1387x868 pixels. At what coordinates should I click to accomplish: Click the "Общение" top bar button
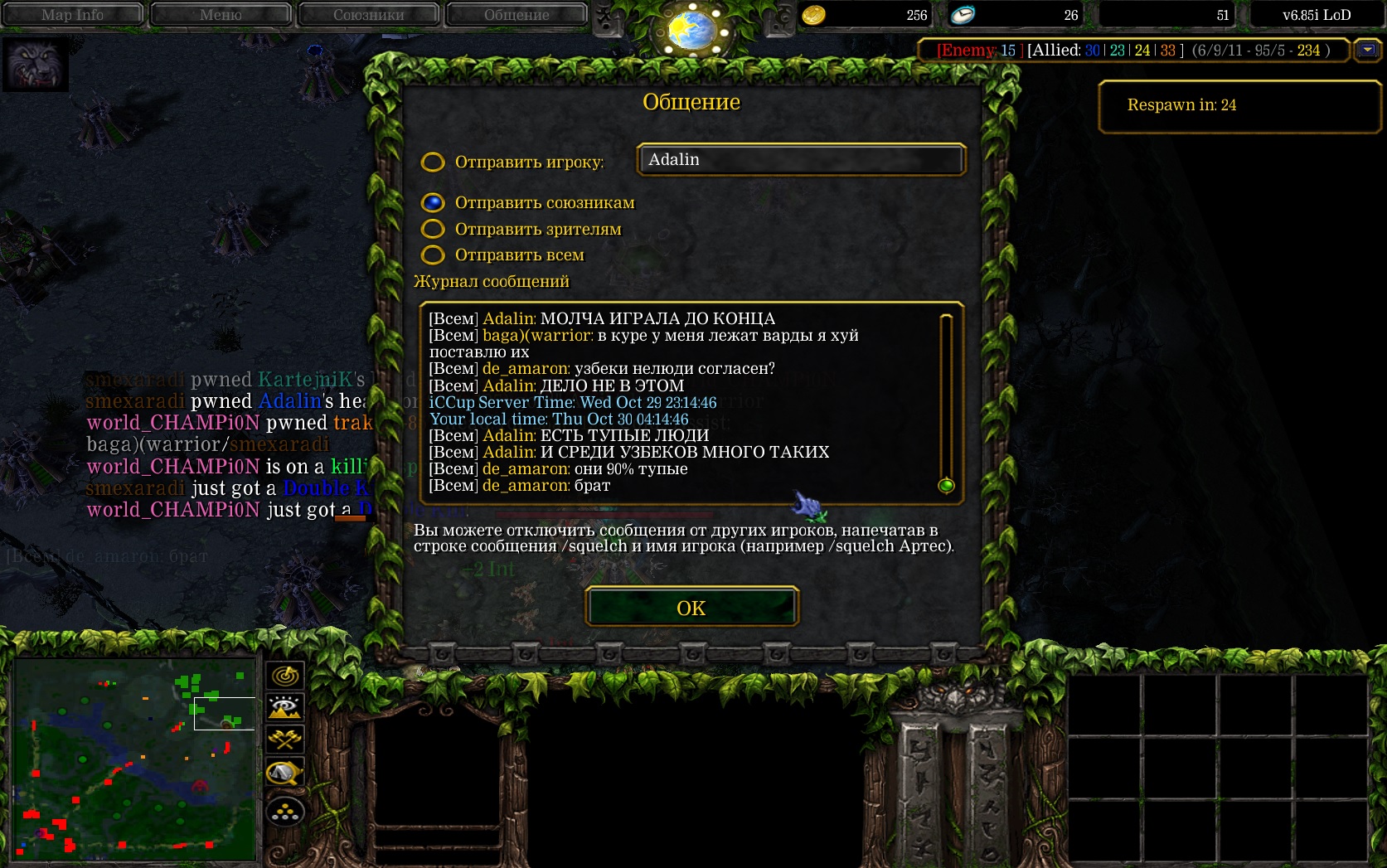(516, 14)
